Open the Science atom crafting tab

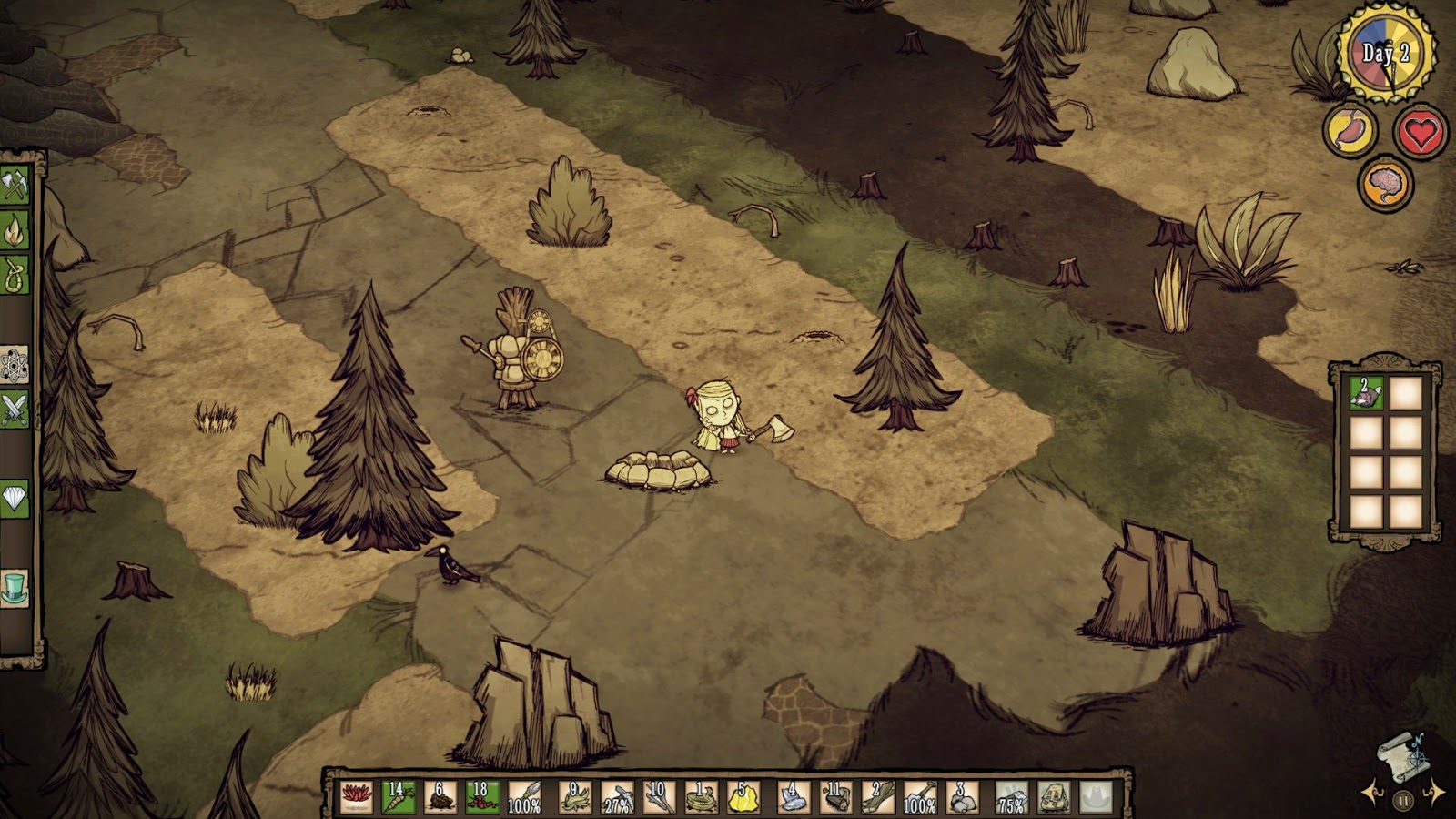(15, 365)
